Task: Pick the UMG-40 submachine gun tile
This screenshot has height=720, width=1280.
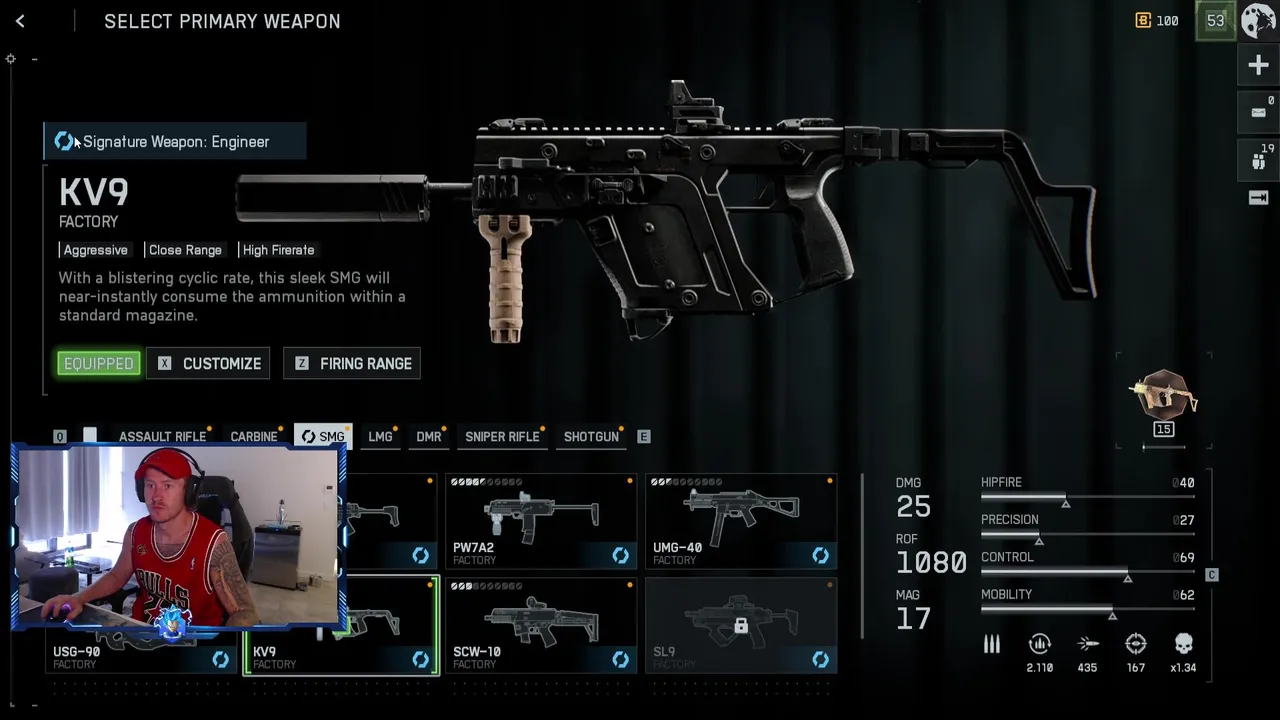Action: tap(740, 522)
